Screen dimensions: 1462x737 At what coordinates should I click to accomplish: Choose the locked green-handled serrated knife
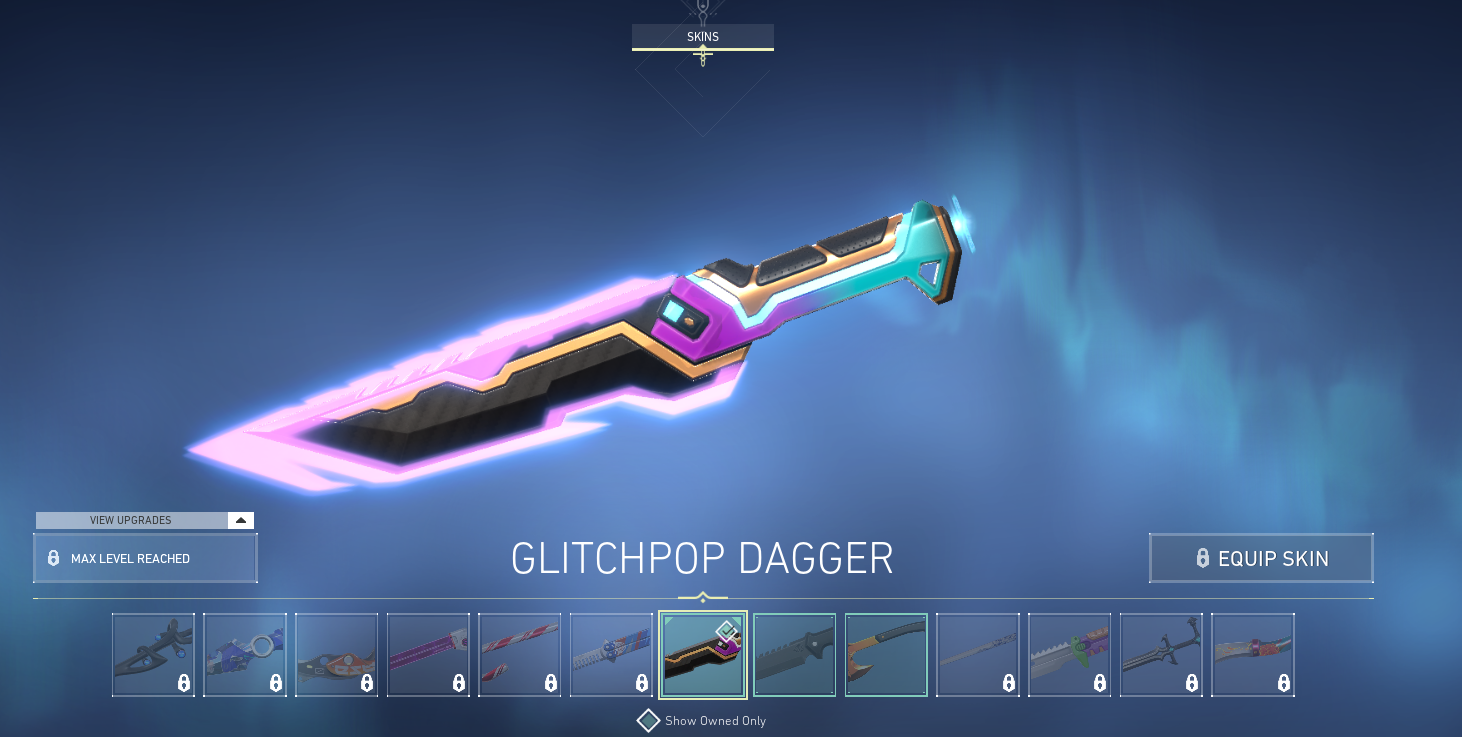coord(1069,655)
